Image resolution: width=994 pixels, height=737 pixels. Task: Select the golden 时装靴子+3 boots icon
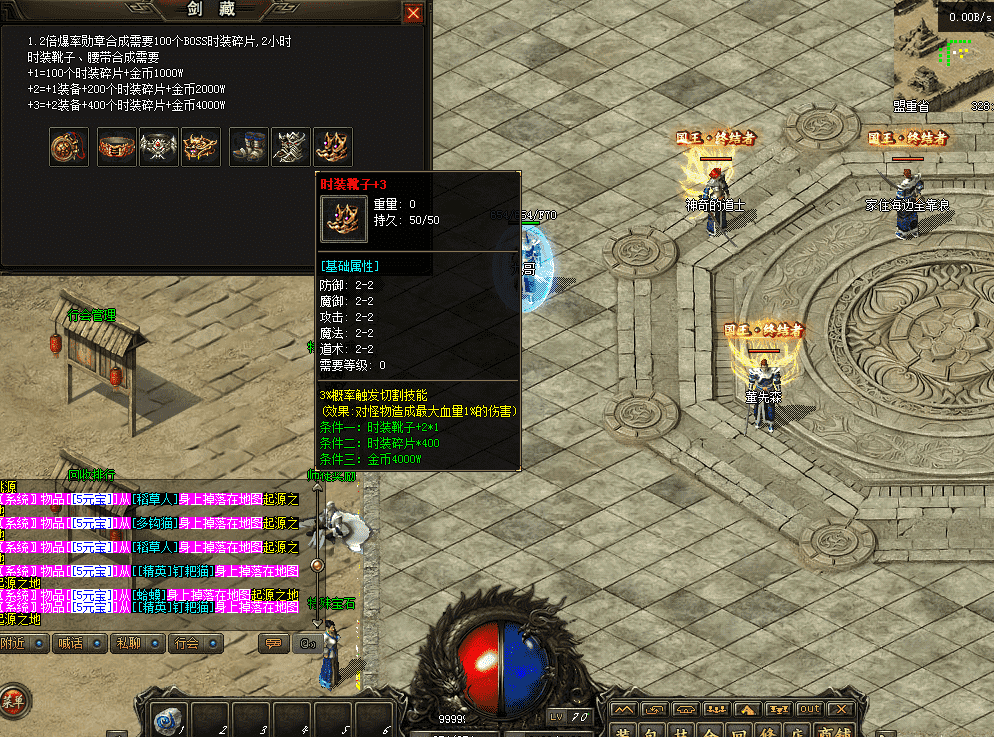(x=333, y=147)
